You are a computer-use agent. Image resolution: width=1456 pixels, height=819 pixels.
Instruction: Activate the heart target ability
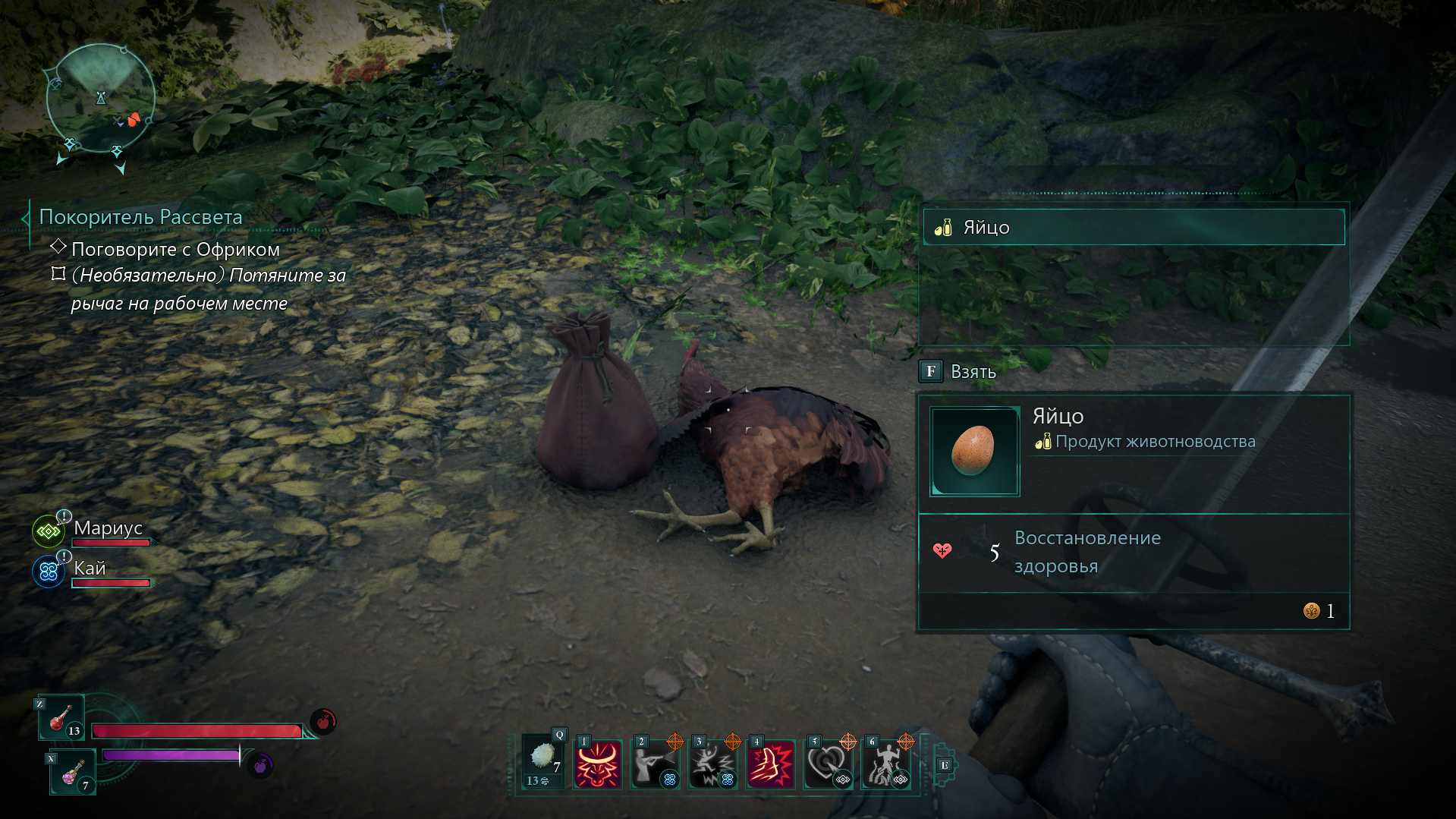coord(828,764)
